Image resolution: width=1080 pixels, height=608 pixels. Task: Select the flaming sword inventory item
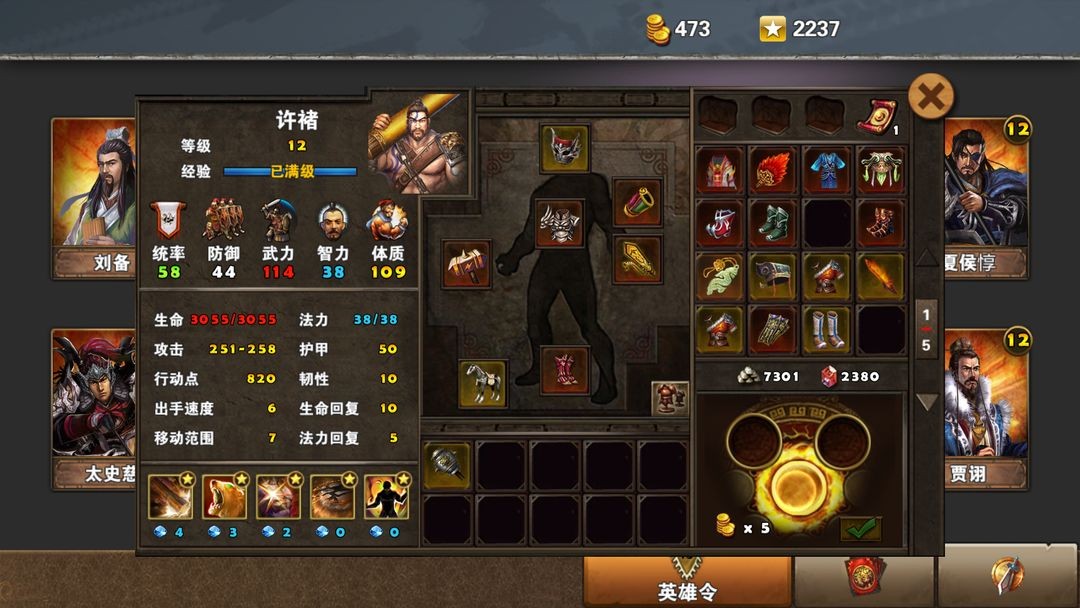click(881, 276)
